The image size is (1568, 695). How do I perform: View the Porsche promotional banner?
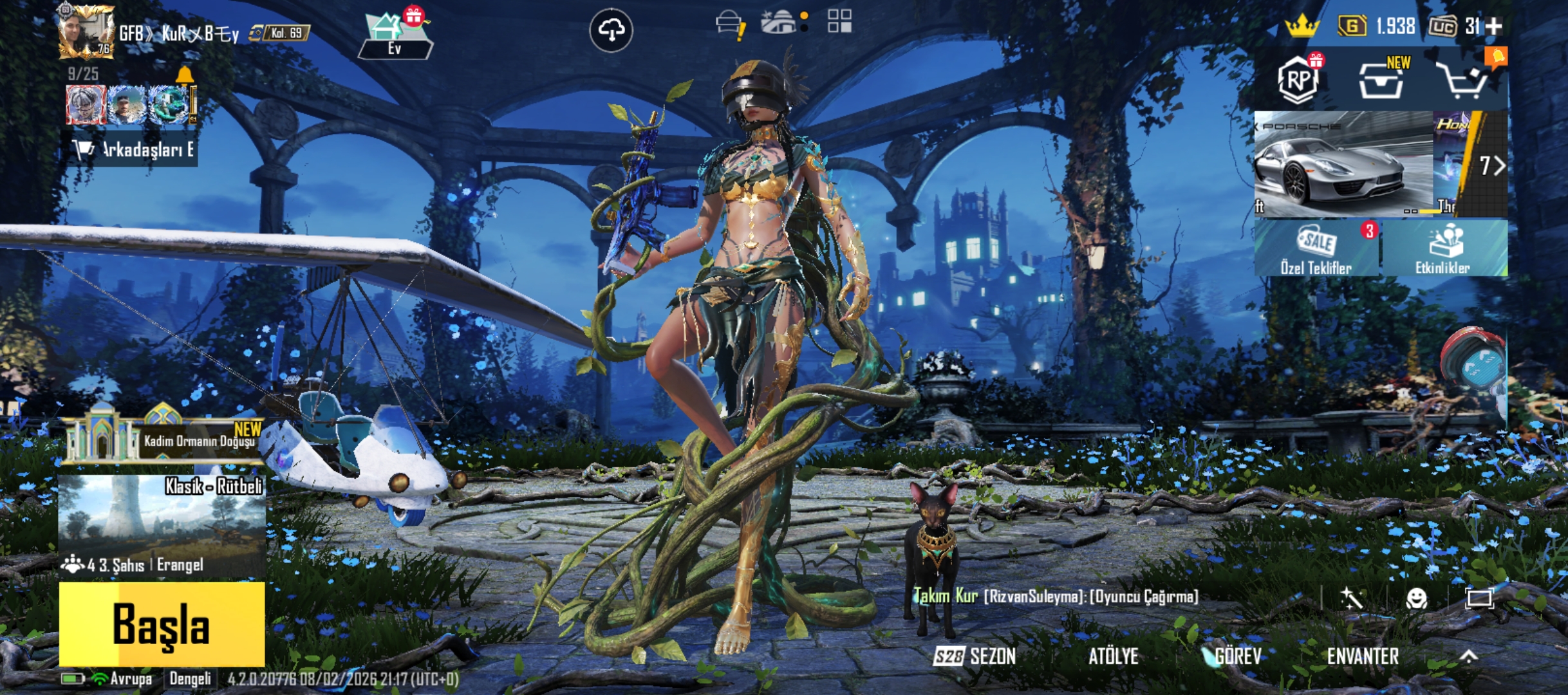pyautogui.click(x=1343, y=163)
